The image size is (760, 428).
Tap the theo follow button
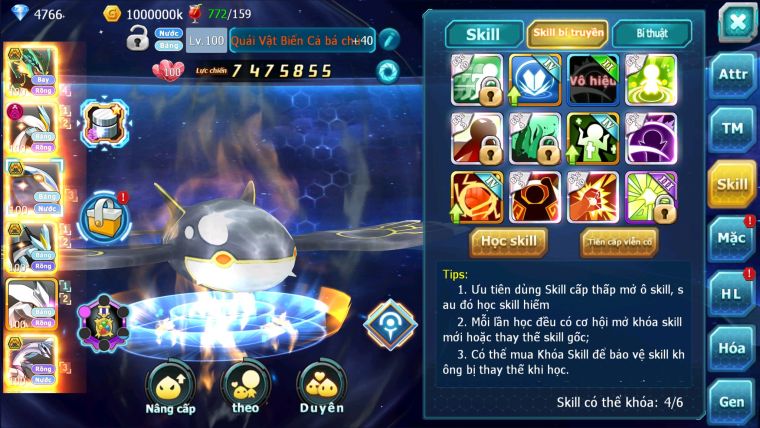pos(246,388)
